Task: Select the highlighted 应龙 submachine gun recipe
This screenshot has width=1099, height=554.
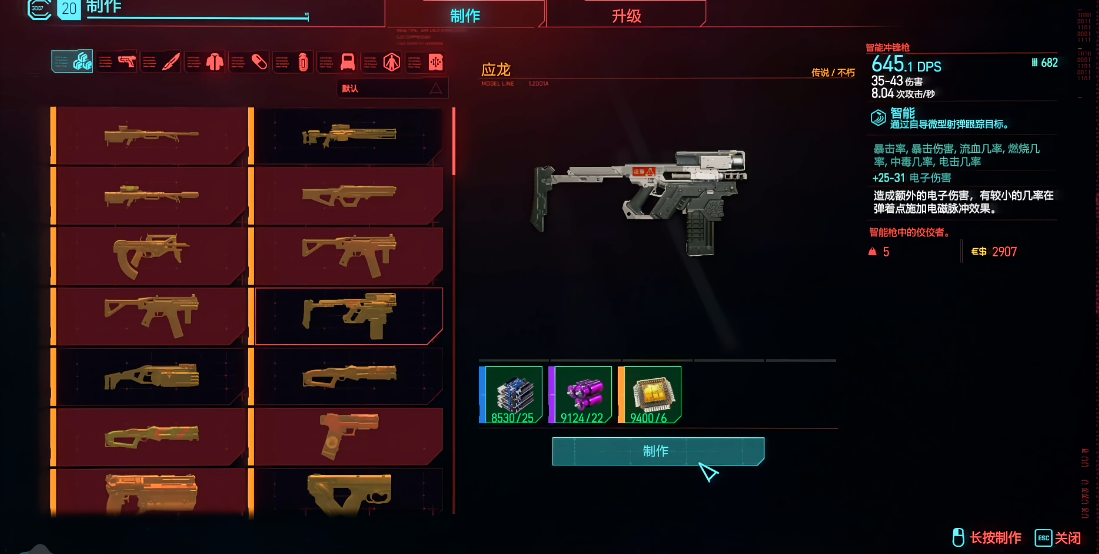Action: coord(348,316)
